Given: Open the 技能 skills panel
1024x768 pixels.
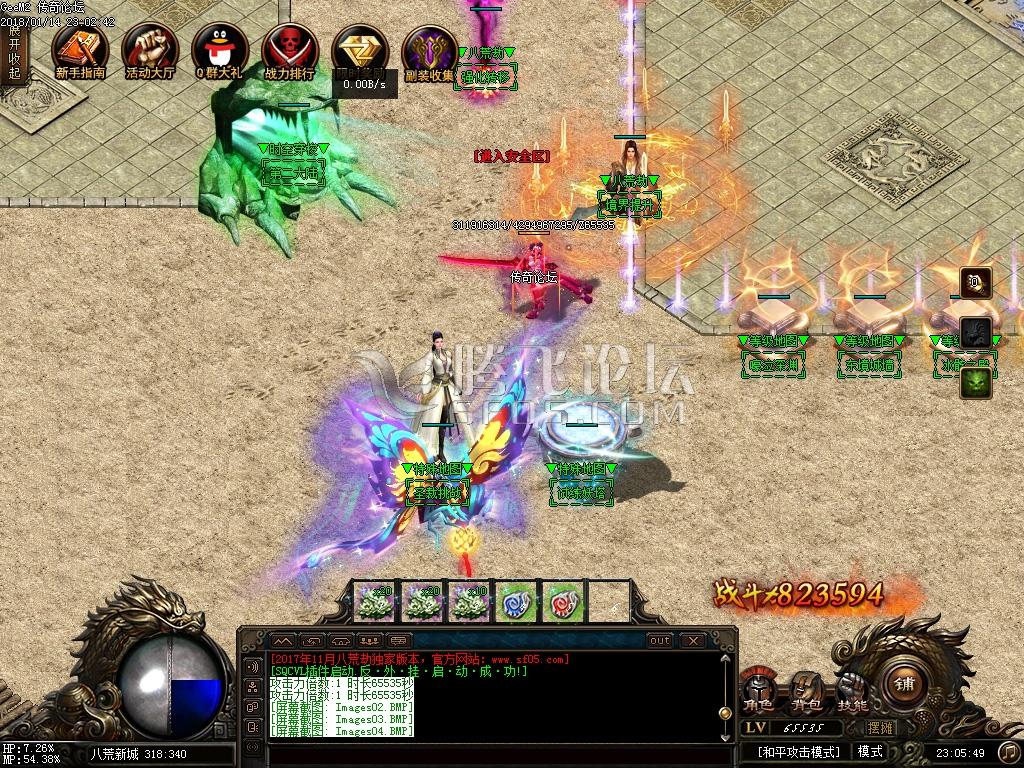Looking at the screenshot, I should click(852, 692).
